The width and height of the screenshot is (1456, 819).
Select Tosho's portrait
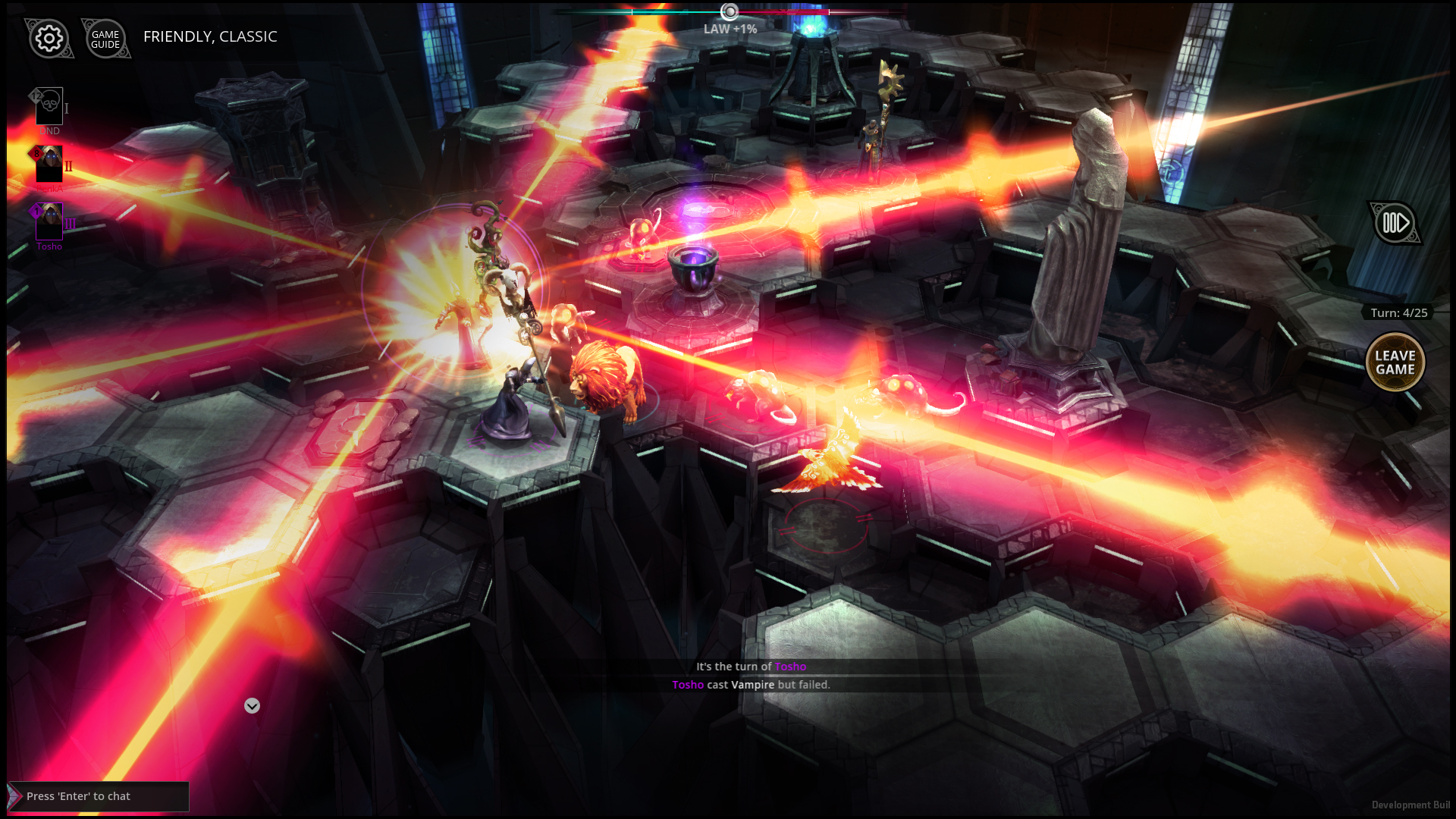(49, 221)
